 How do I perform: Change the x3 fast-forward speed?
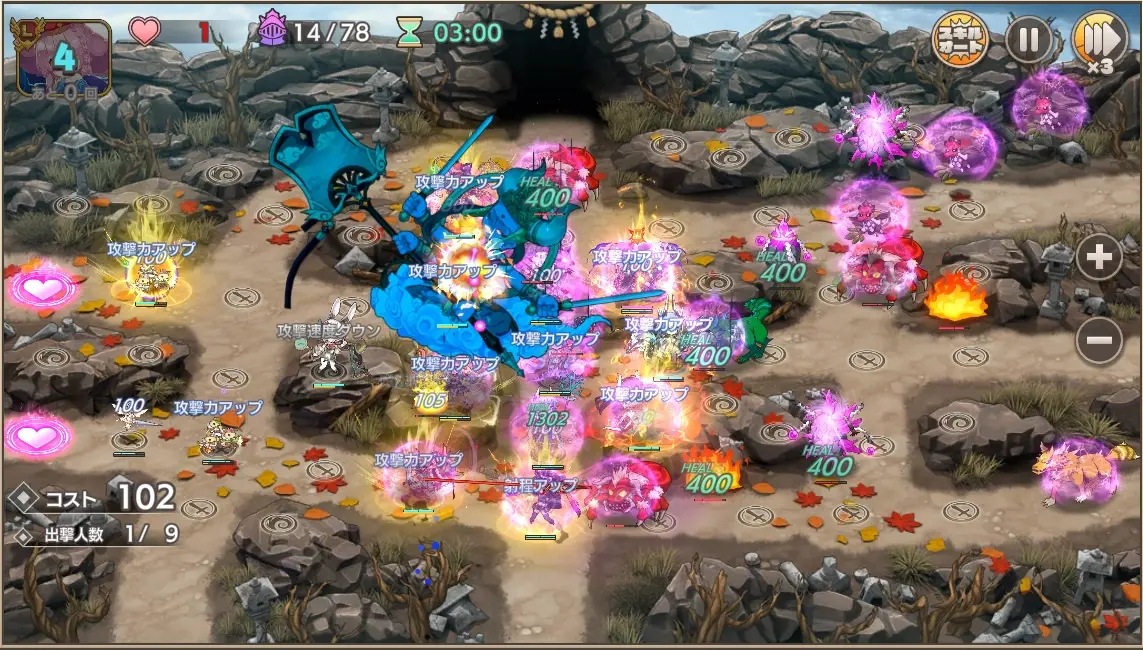coord(1098,41)
